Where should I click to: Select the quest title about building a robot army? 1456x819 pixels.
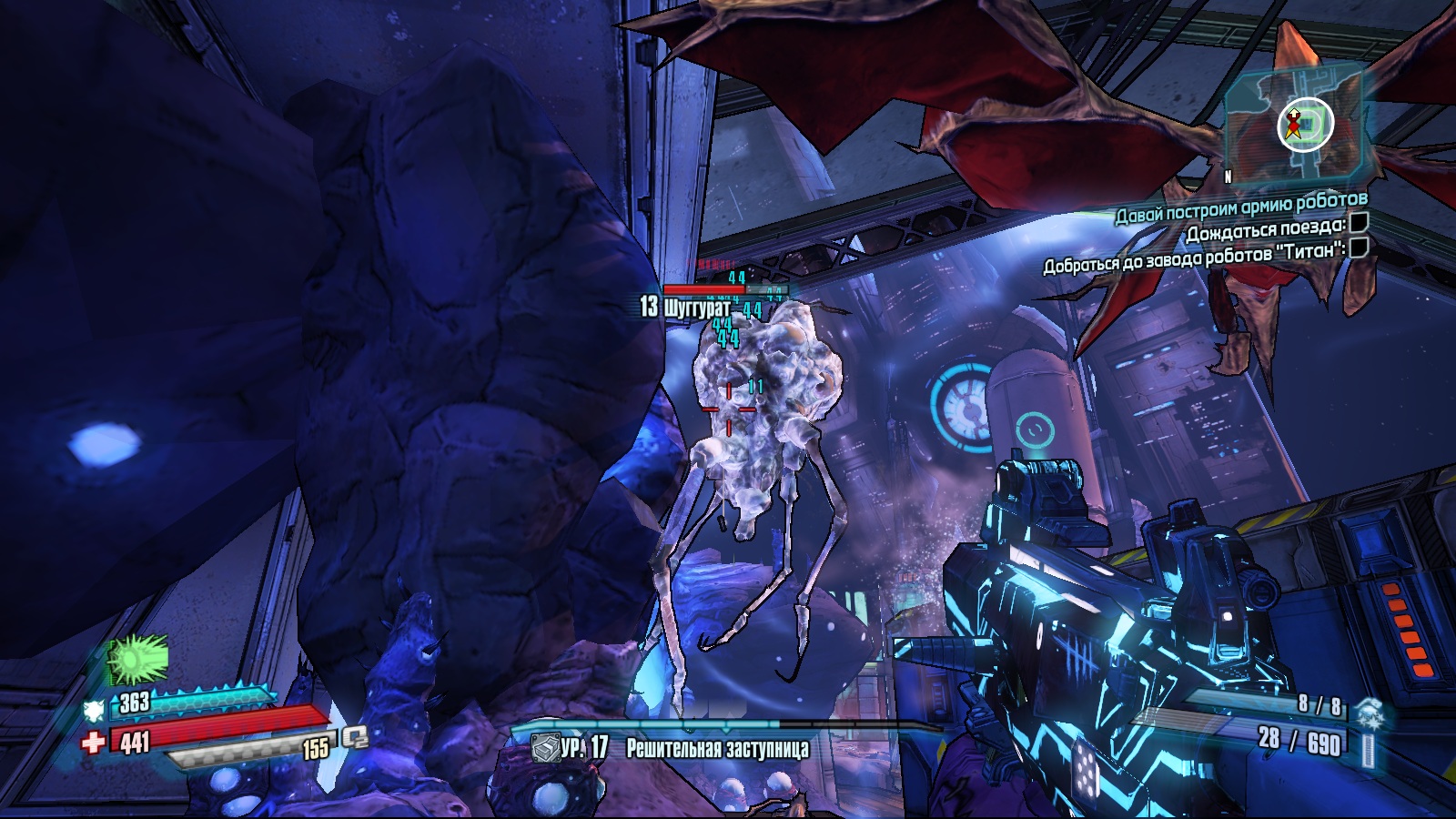coord(1241,207)
